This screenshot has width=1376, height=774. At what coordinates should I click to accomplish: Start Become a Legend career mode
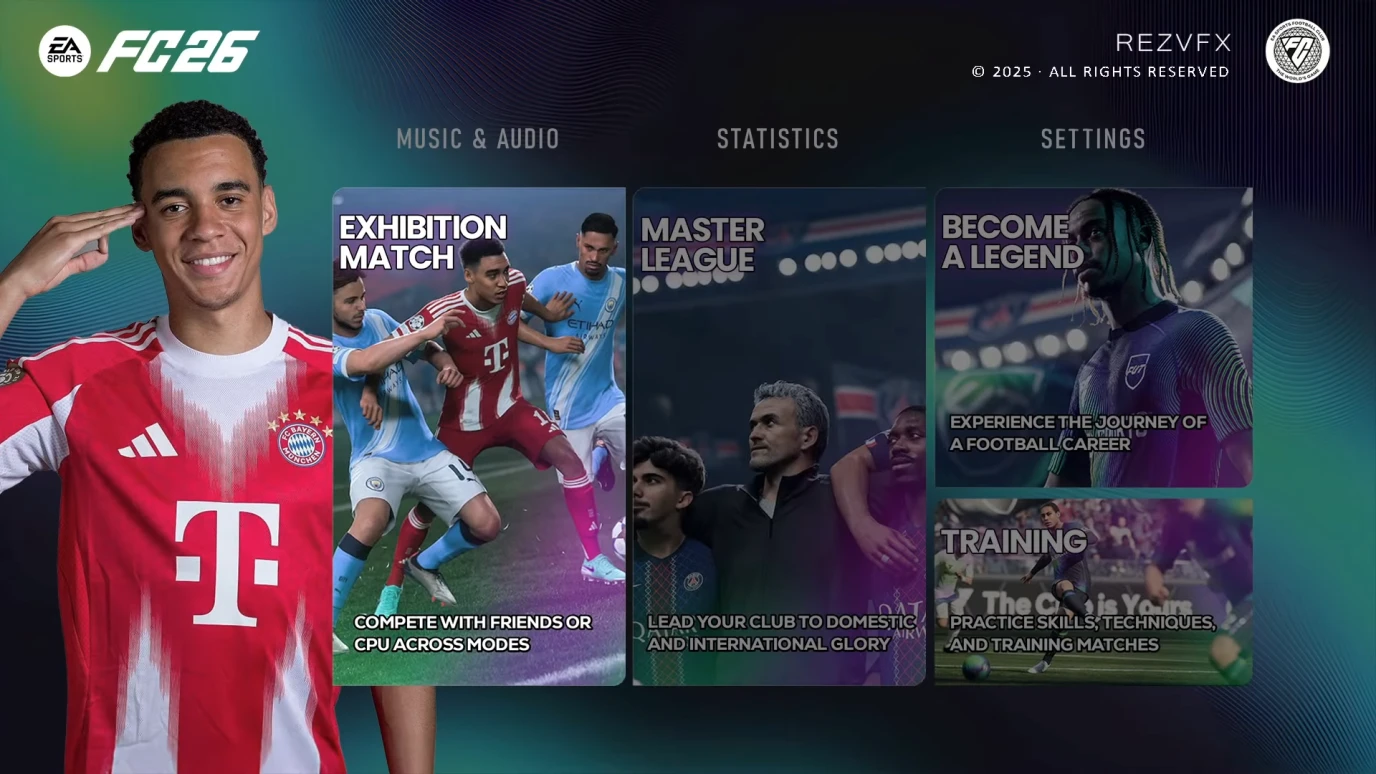pos(1093,337)
